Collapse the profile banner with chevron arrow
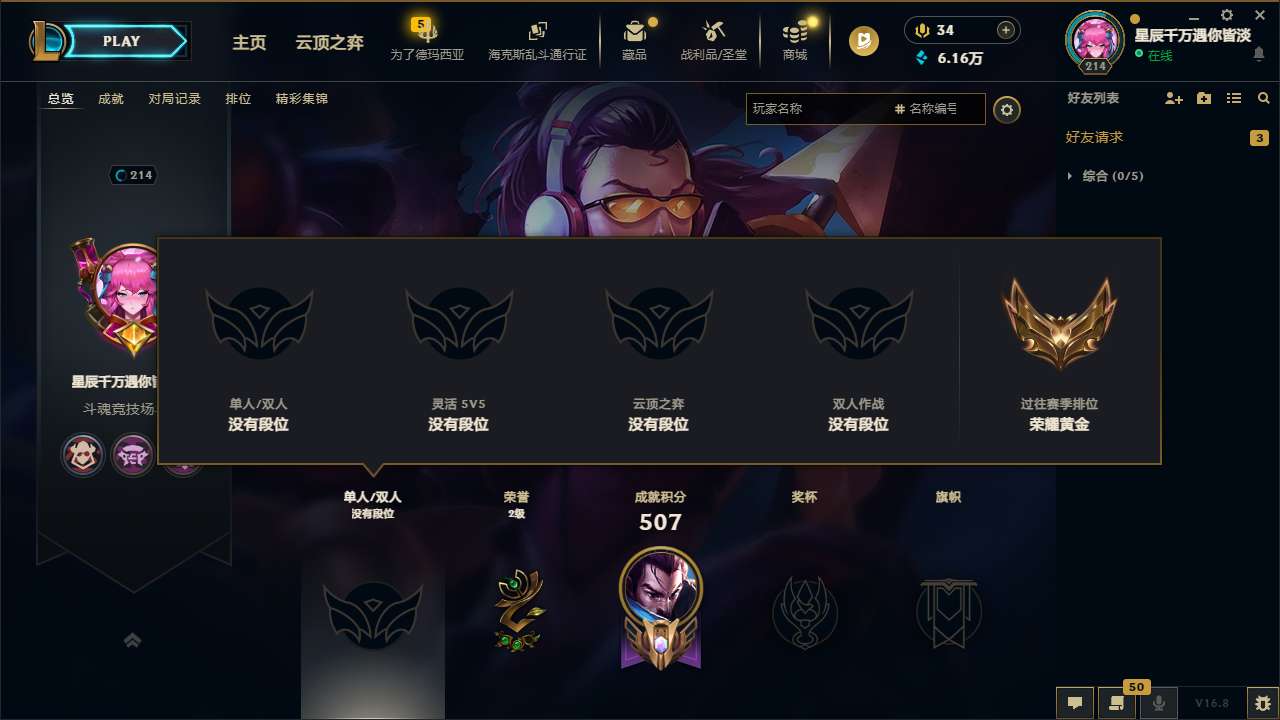This screenshot has width=1280, height=720. pos(133,639)
